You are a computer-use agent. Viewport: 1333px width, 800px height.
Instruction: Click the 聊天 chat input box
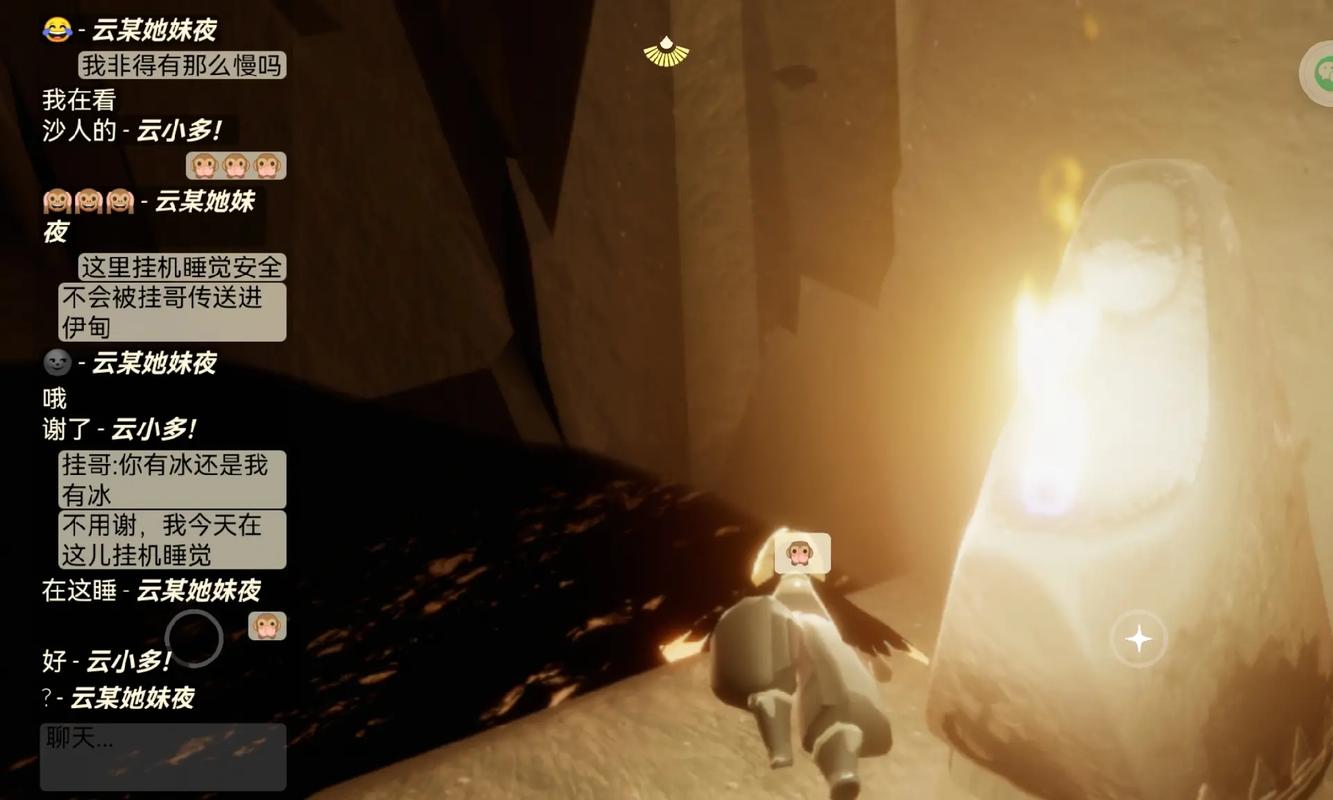pyautogui.click(x=163, y=757)
